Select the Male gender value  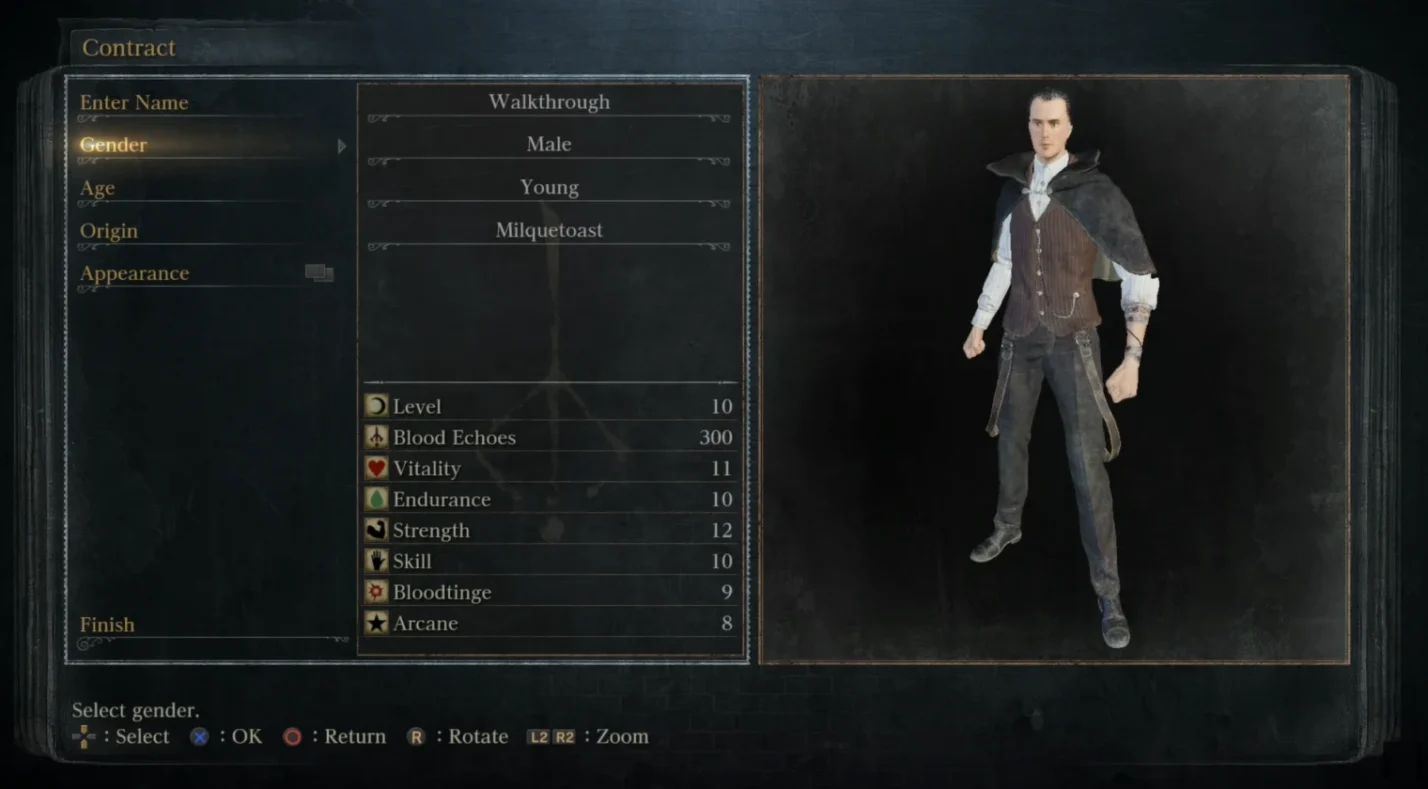click(x=549, y=145)
